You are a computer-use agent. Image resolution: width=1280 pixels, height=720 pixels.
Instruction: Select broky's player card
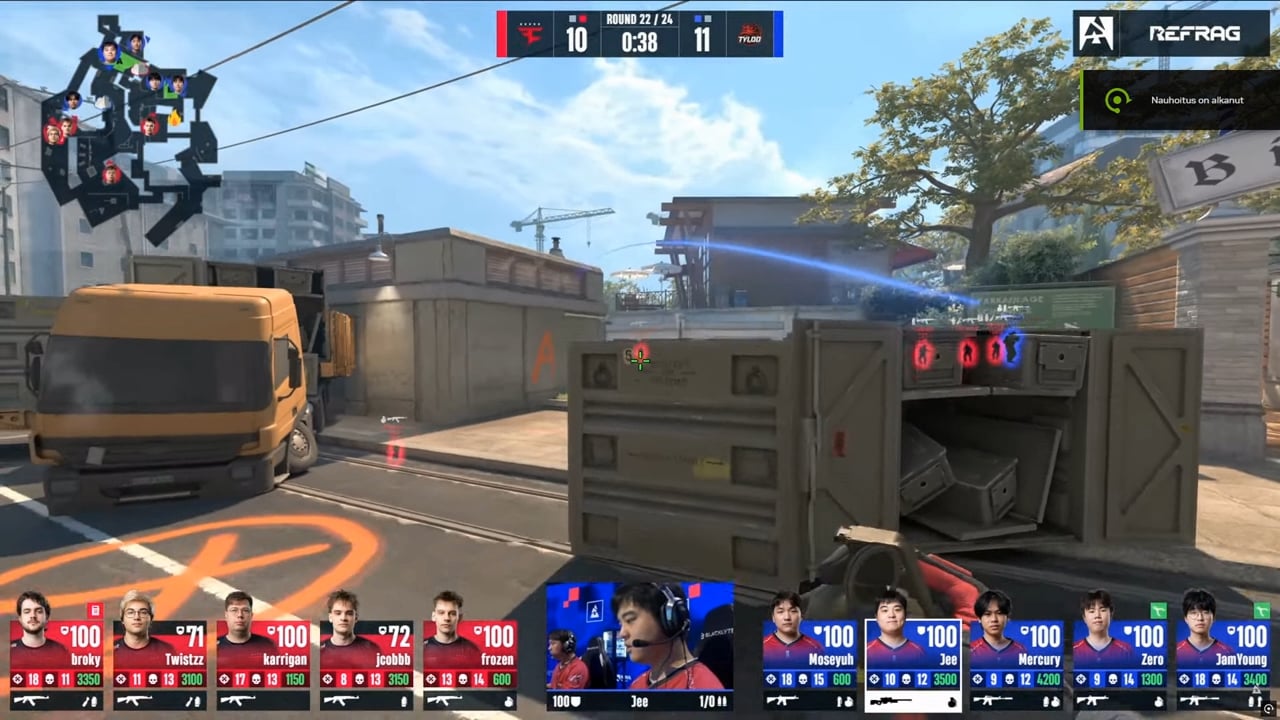[57, 655]
